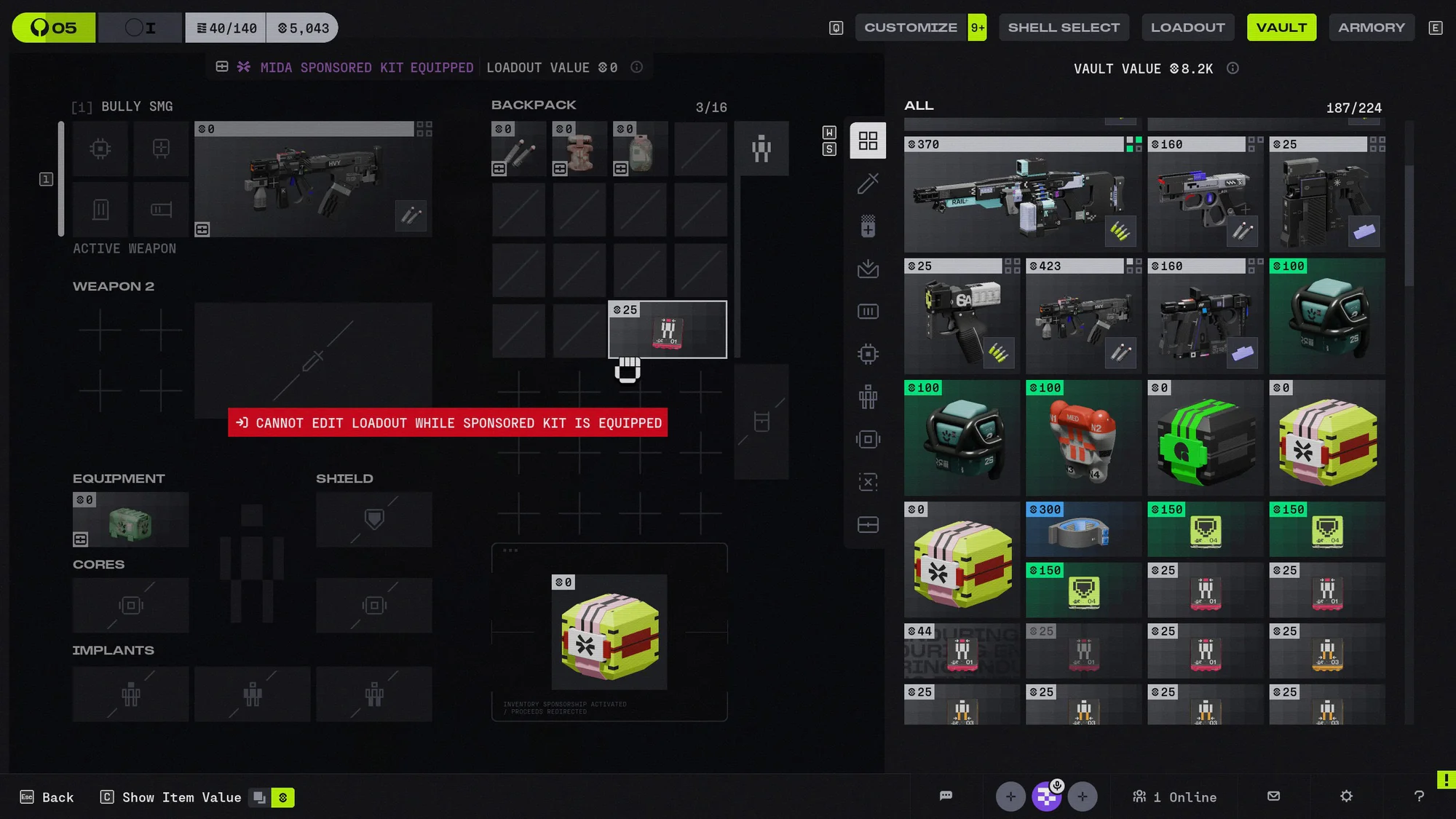Open the help question mark
The height and width of the screenshot is (819, 1456).
[1419, 796]
